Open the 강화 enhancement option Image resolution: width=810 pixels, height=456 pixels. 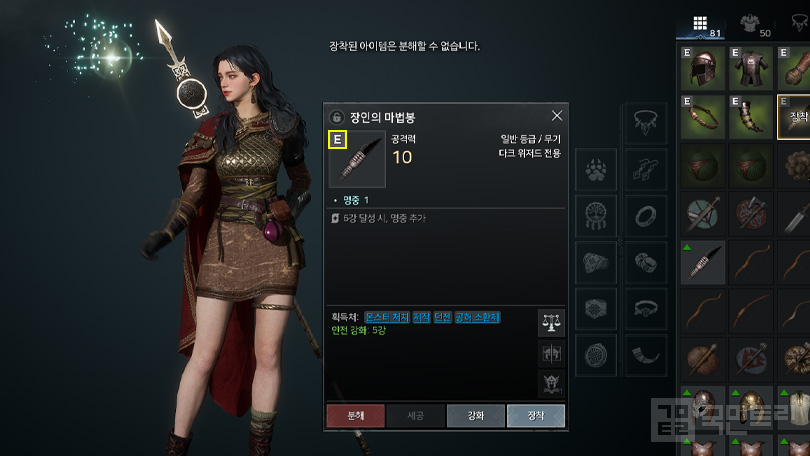click(x=475, y=415)
